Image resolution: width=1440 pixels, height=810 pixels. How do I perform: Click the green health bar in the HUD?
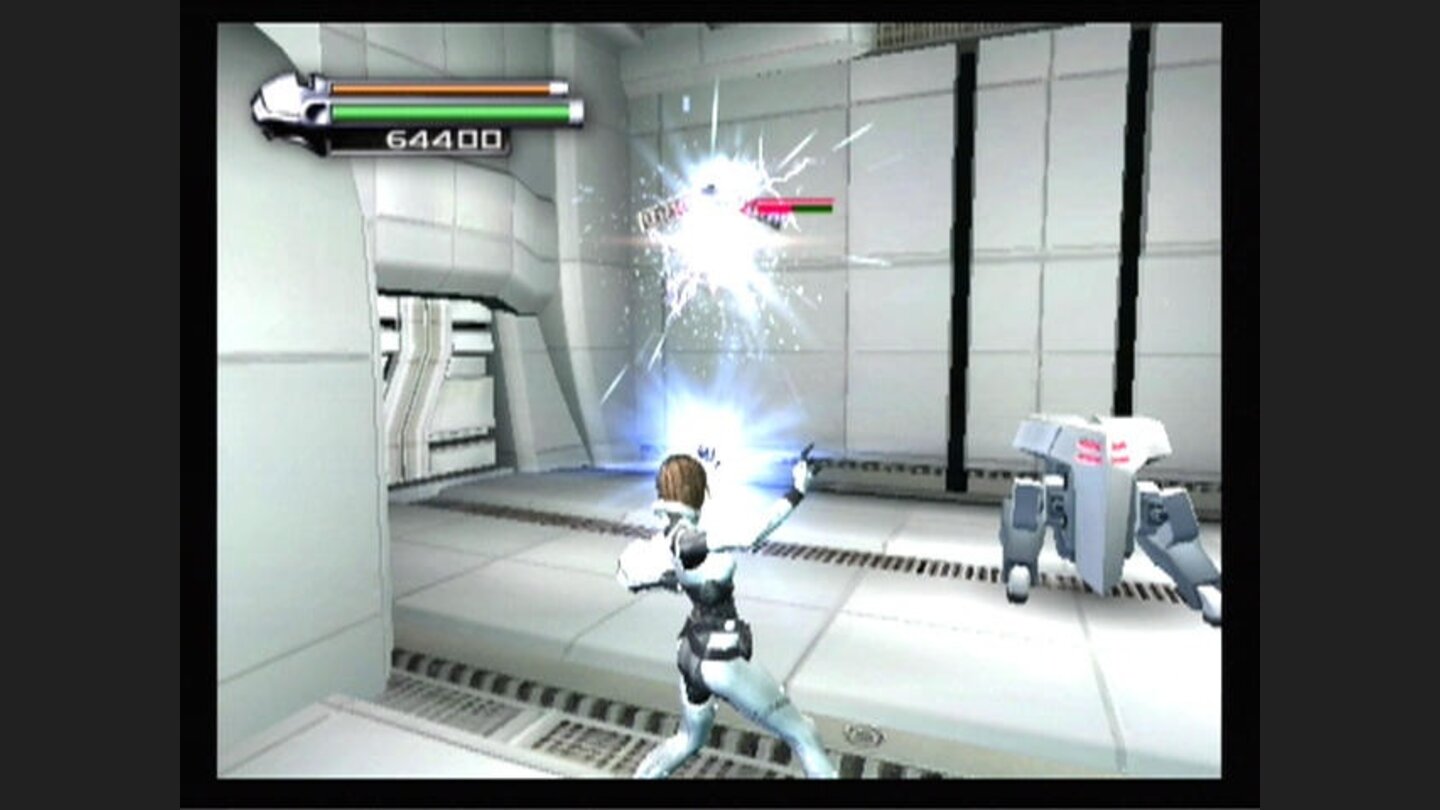(450, 113)
